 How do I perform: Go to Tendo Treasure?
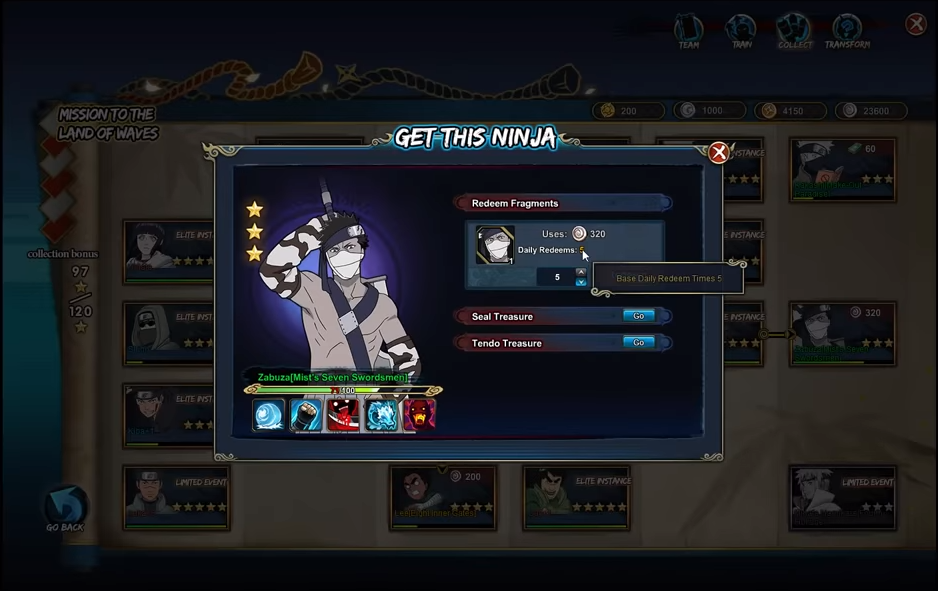click(638, 343)
